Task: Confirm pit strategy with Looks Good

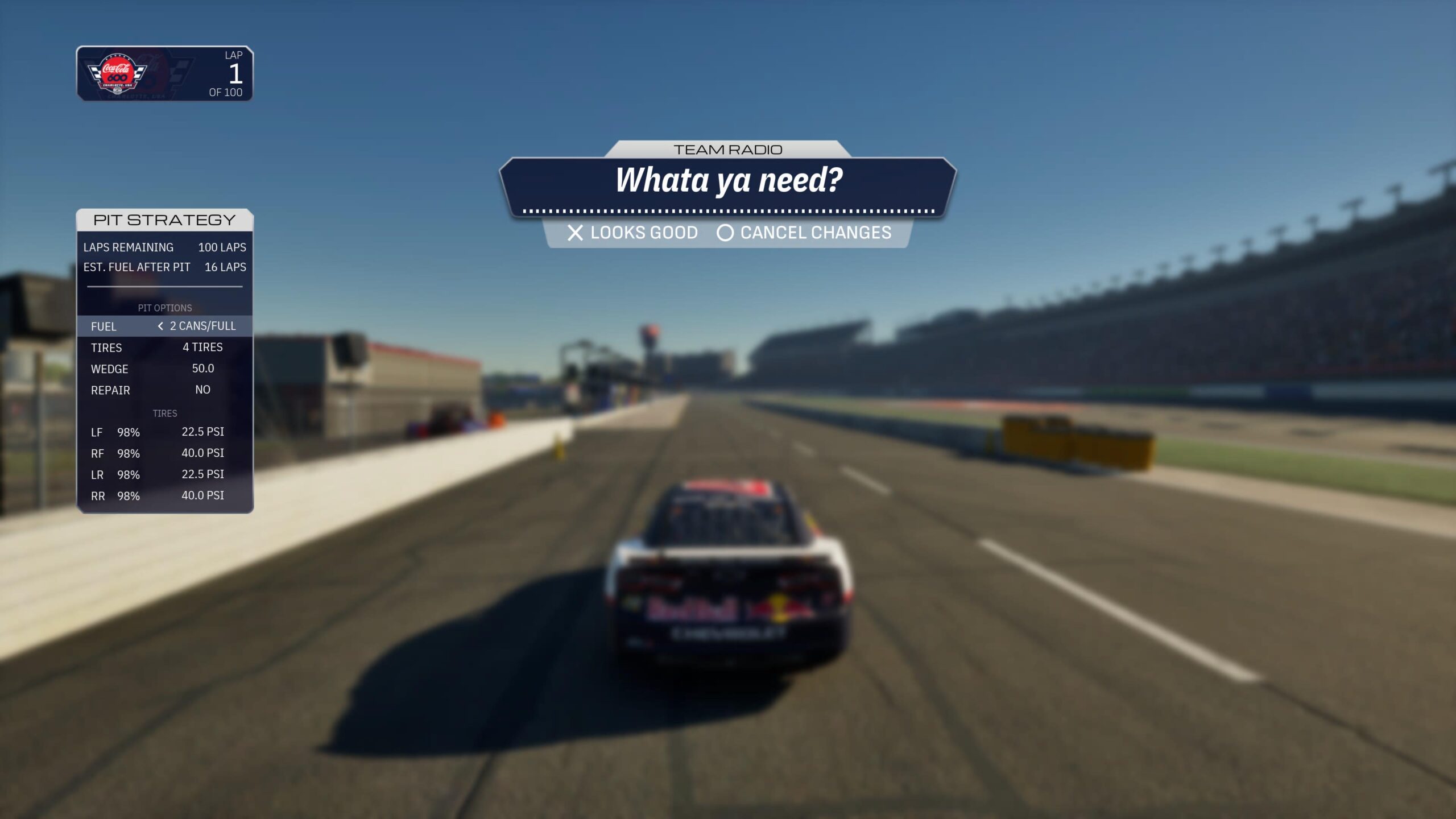Action: click(x=632, y=233)
